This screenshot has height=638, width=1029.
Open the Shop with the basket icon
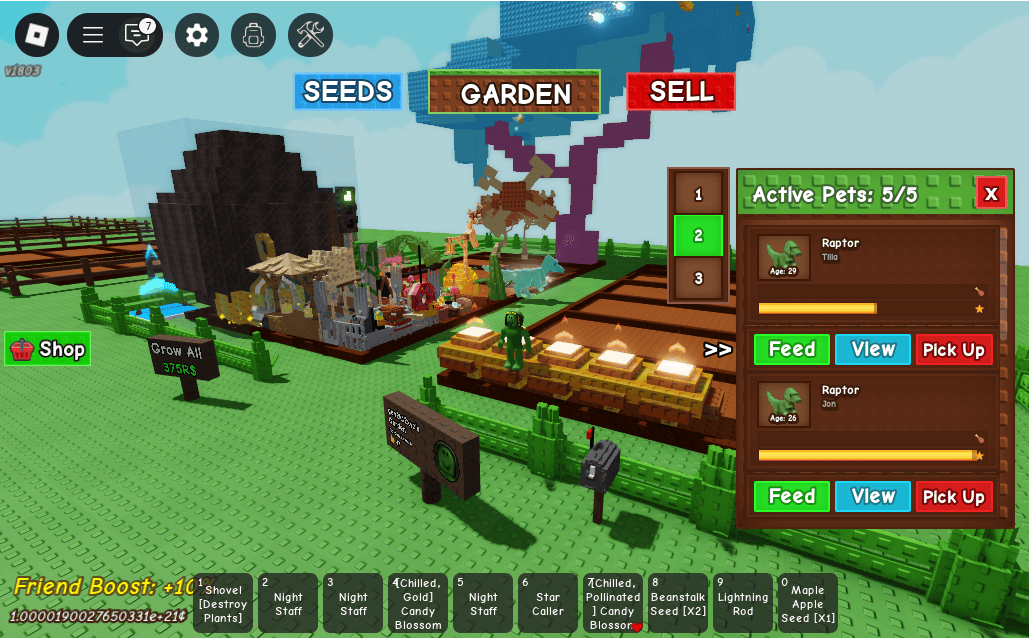coord(48,349)
